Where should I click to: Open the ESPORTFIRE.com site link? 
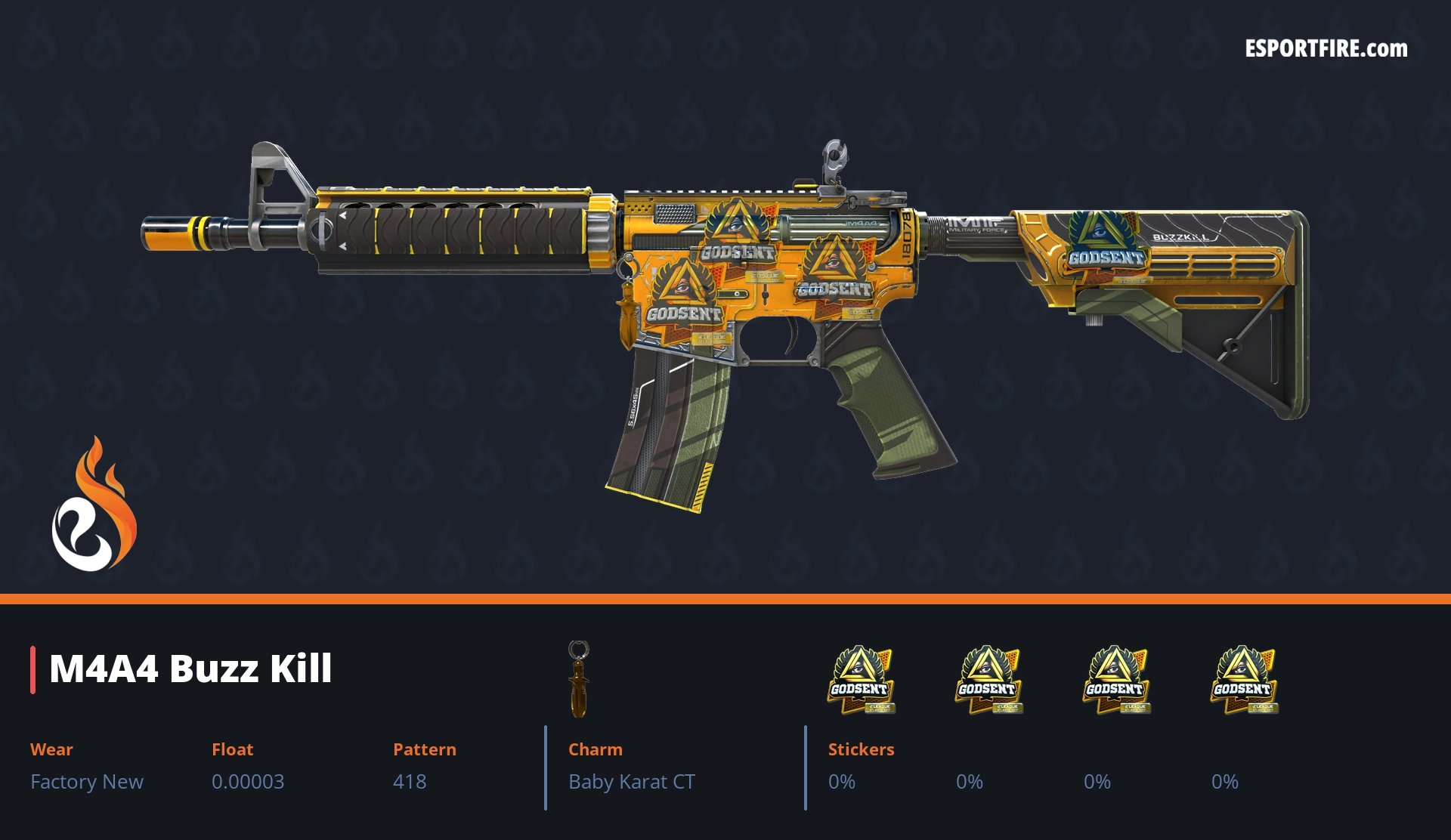[1326, 49]
